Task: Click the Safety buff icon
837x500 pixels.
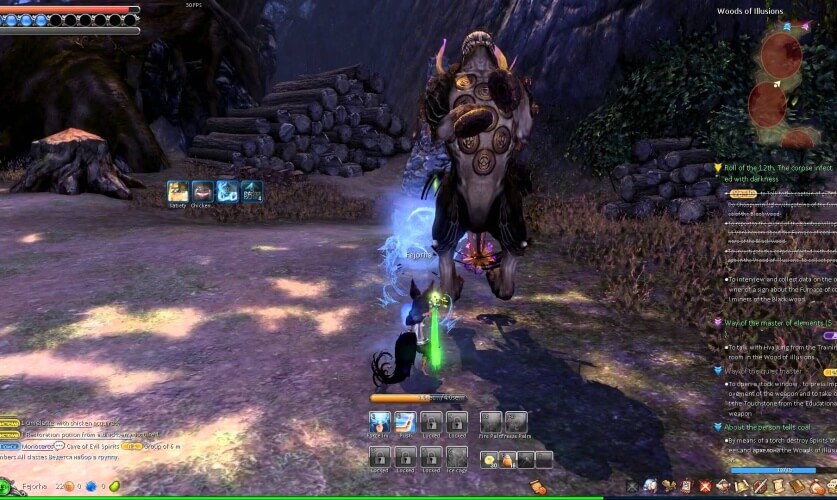Action: point(178,190)
